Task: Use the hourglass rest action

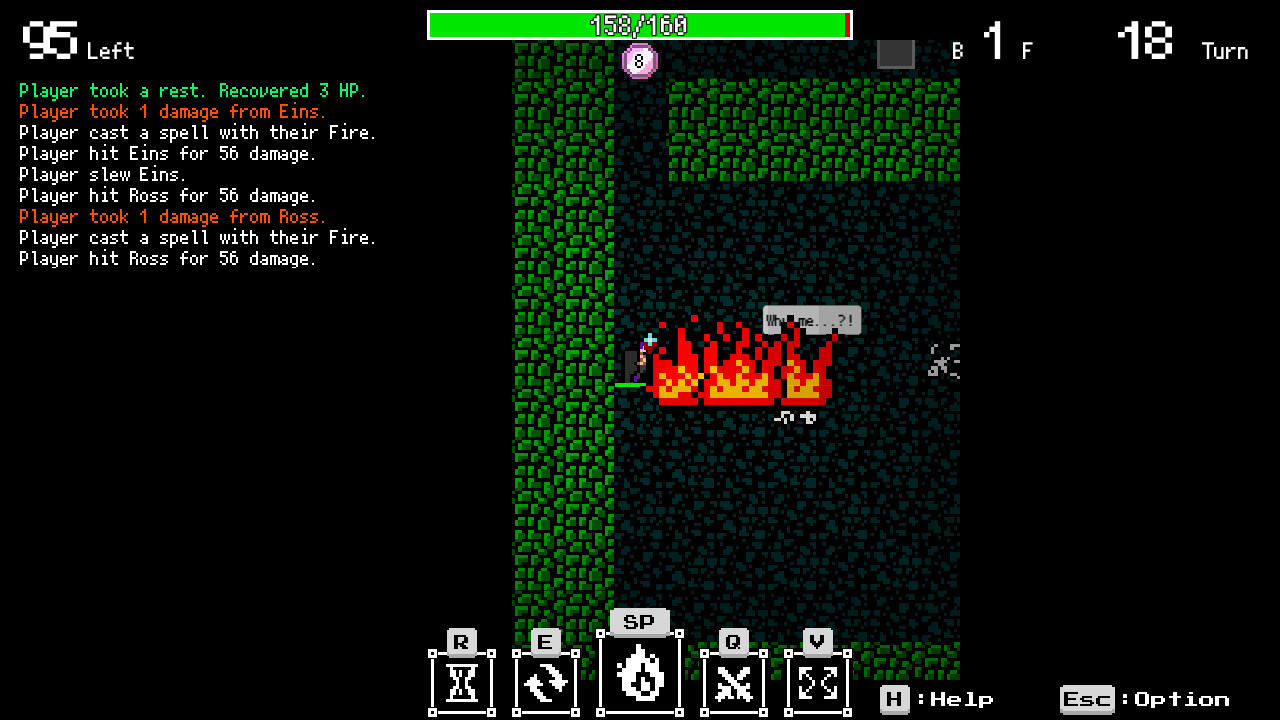Action: tap(461, 682)
